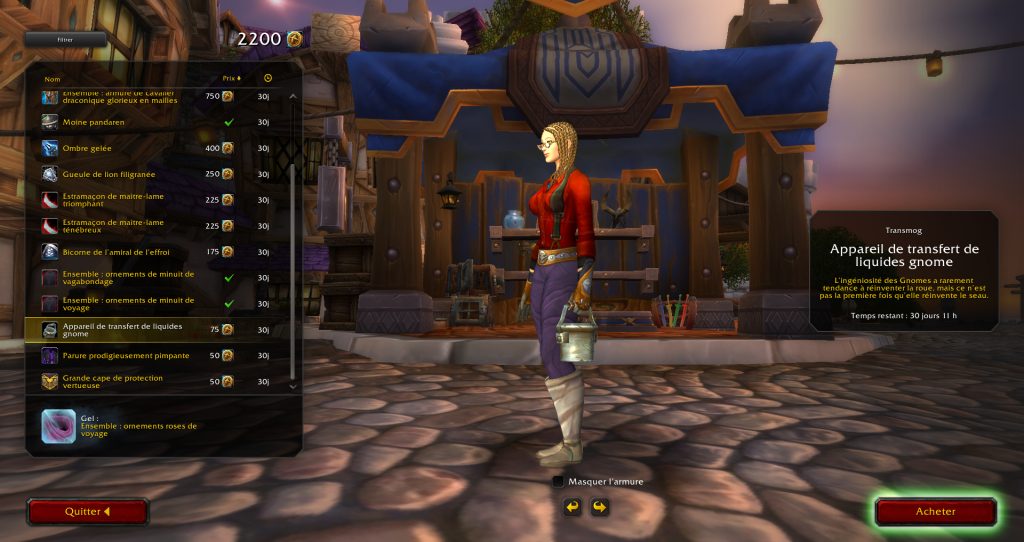Select Parure prodigieusement pimpante

coord(150,356)
